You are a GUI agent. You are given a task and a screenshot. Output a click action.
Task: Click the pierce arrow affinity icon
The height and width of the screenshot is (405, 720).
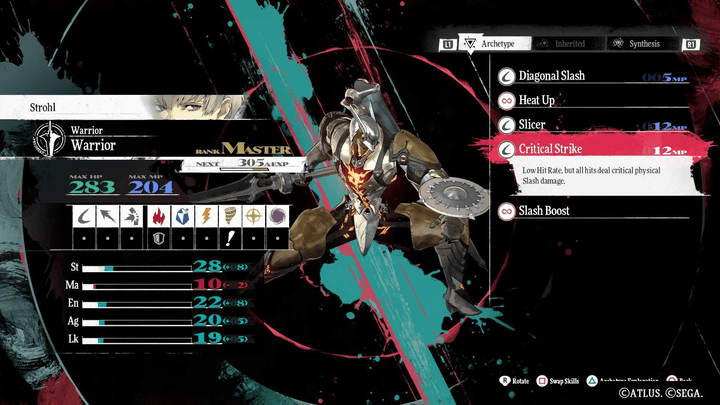click(109, 217)
